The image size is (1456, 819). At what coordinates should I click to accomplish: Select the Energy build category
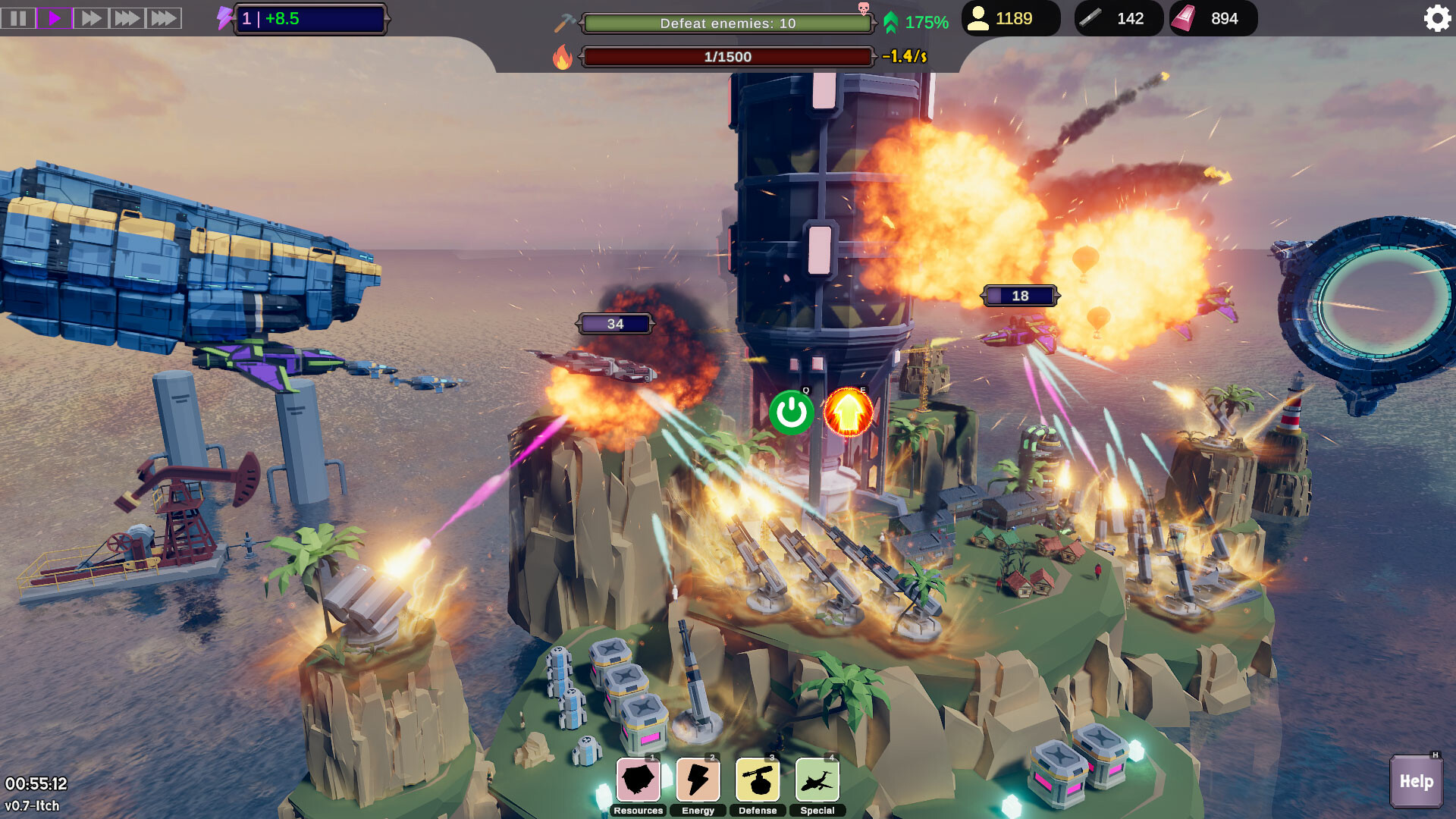point(698,780)
